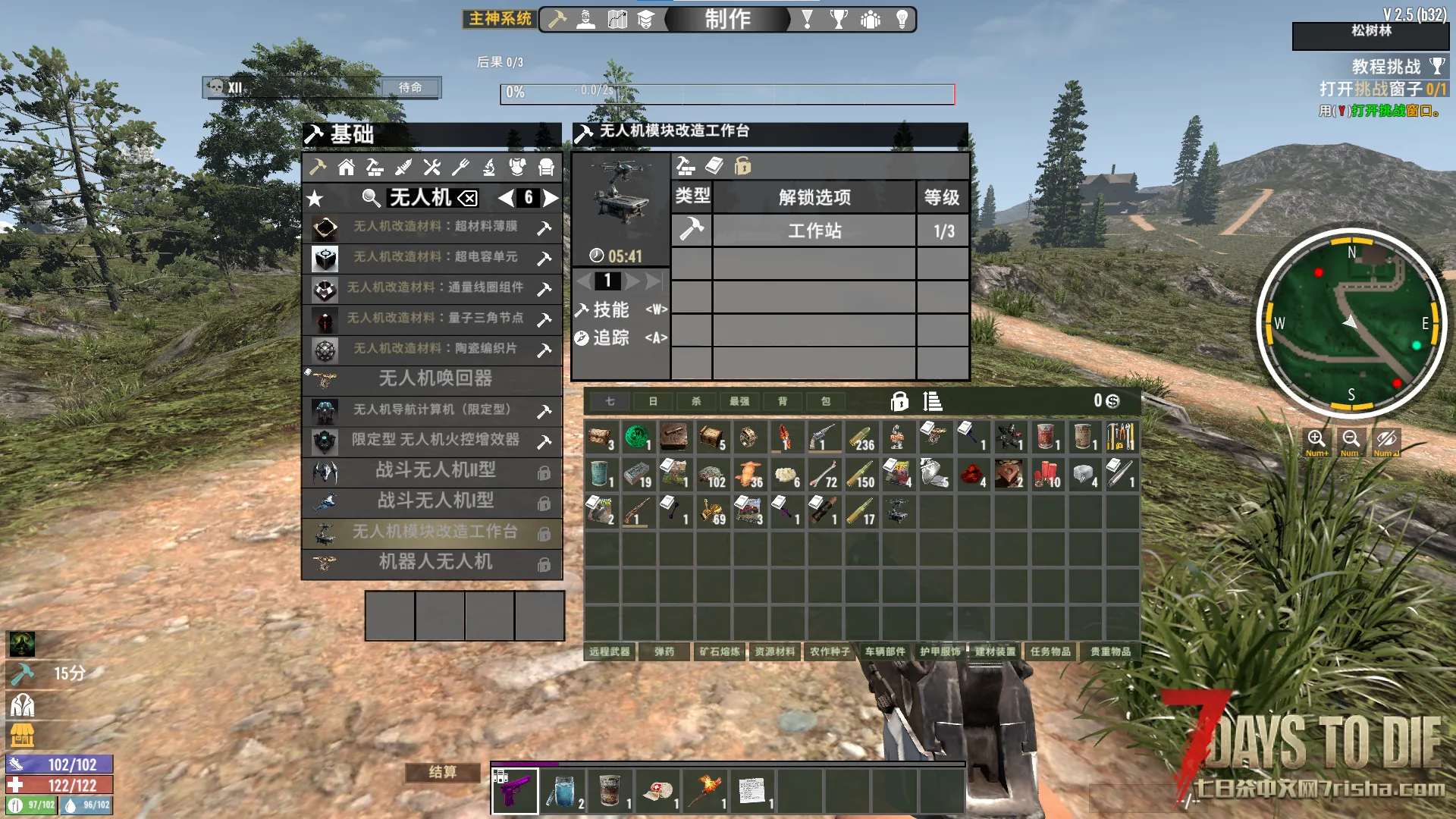Select the purple pistol hotbar slot
The image size is (1456, 819).
[x=515, y=790]
